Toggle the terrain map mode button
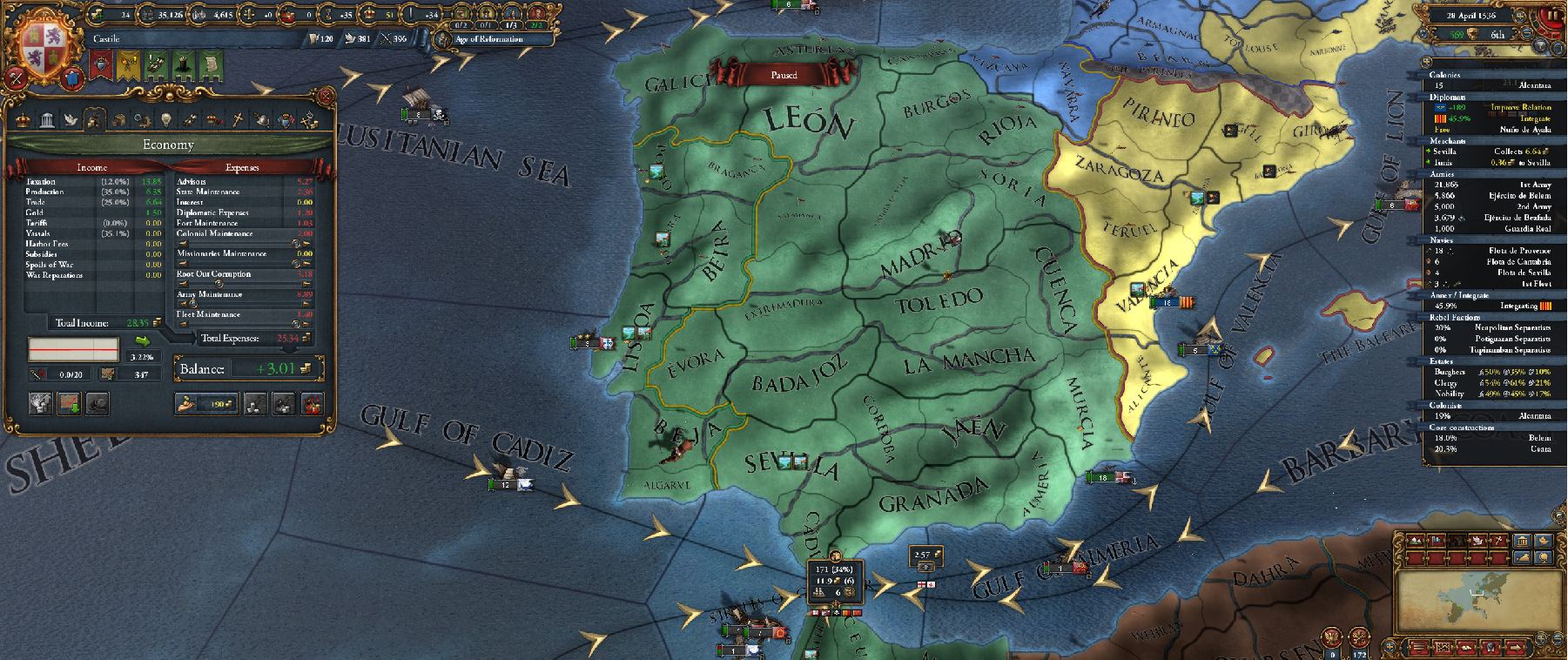The height and width of the screenshot is (660, 1568). click(1415, 541)
